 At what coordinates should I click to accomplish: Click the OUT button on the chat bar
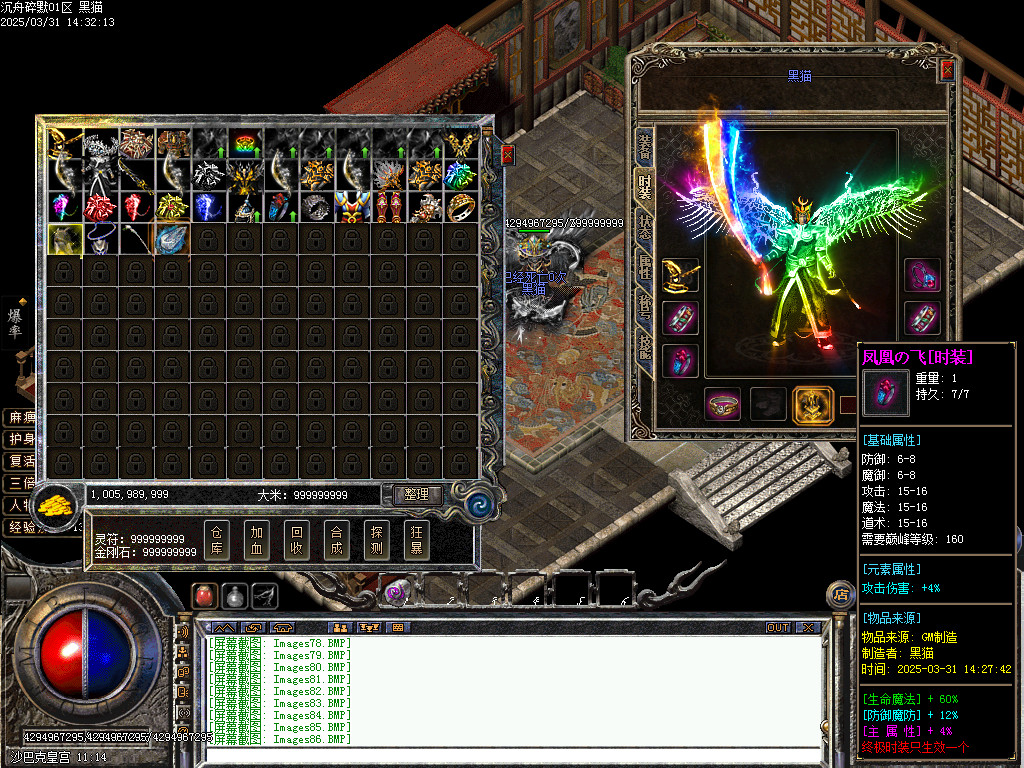tap(778, 627)
